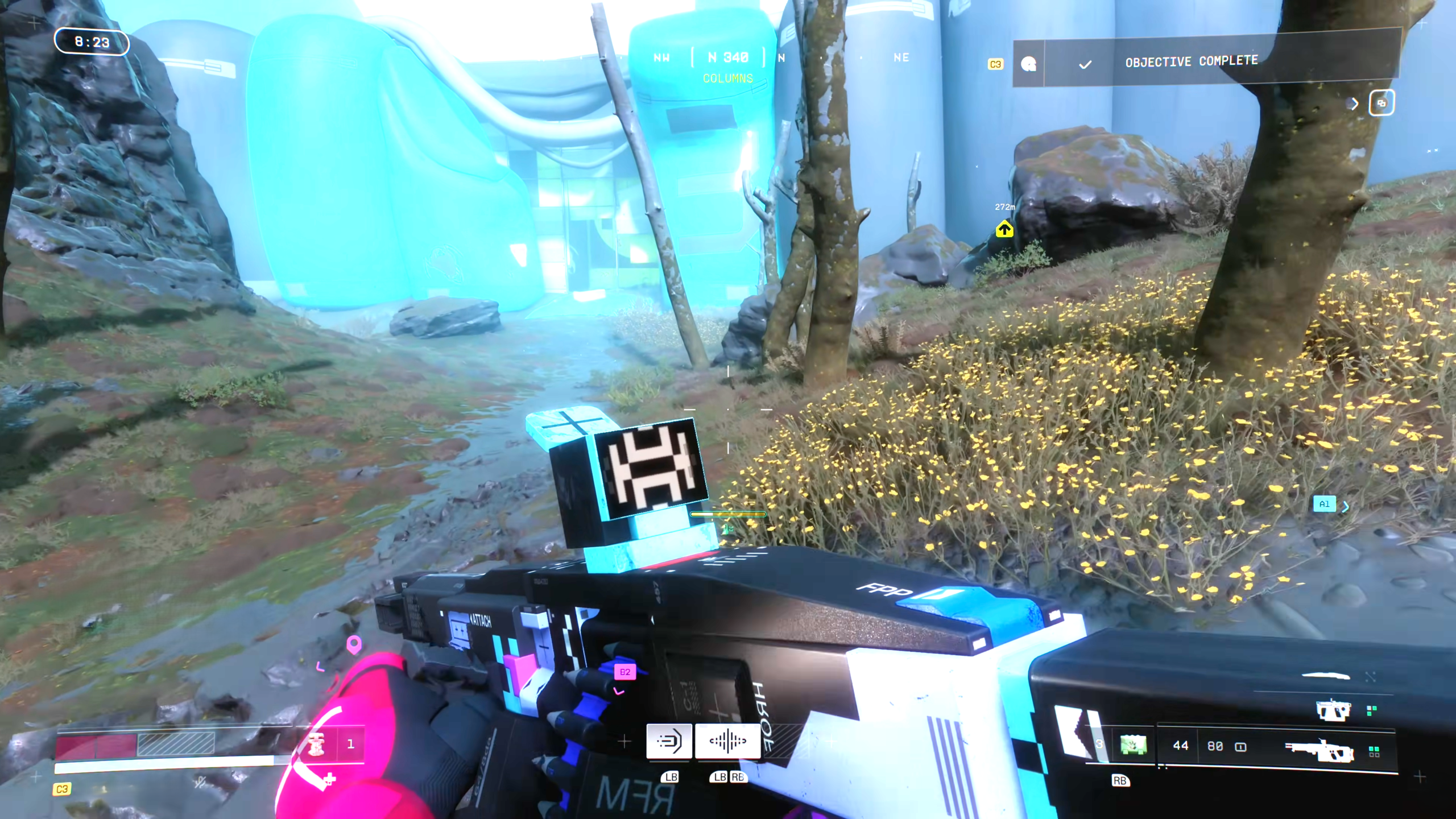Trigger the sound-wave pulse ability icon
The width and height of the screenshot is (1456, 819).
coord(727,741)
